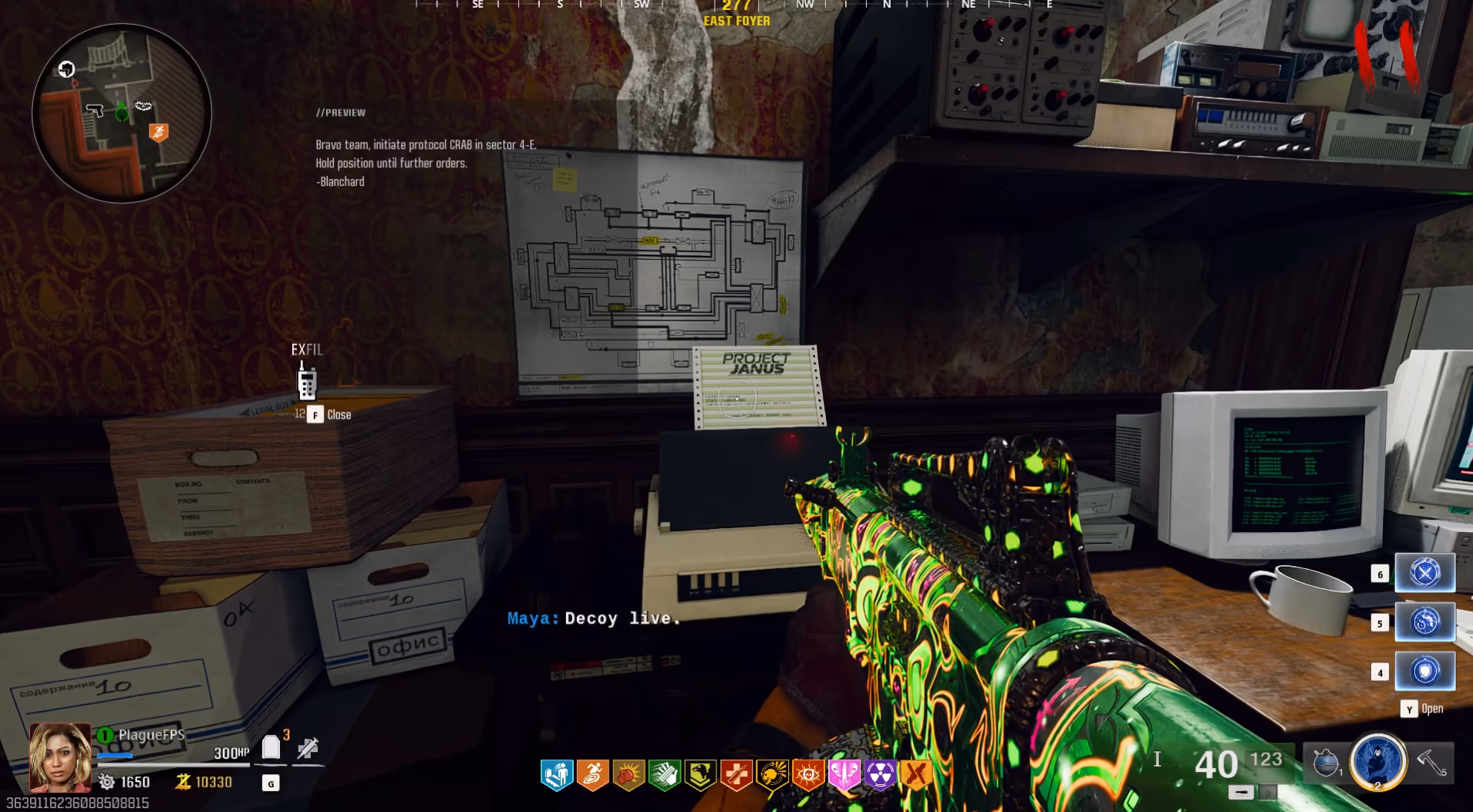Select the armor plate icon
The width and height of the screenshot is (1473, 812).
271,746
